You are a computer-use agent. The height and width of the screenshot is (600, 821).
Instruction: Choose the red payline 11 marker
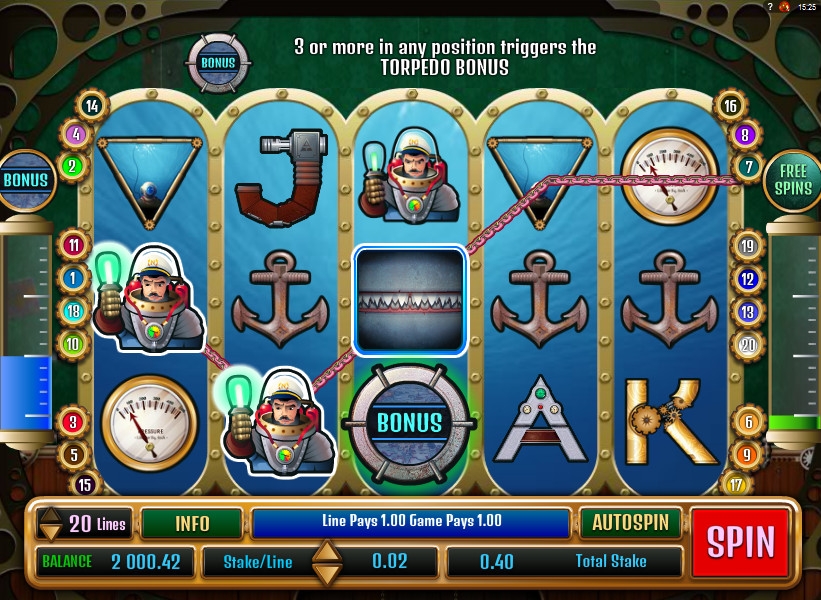73,244
